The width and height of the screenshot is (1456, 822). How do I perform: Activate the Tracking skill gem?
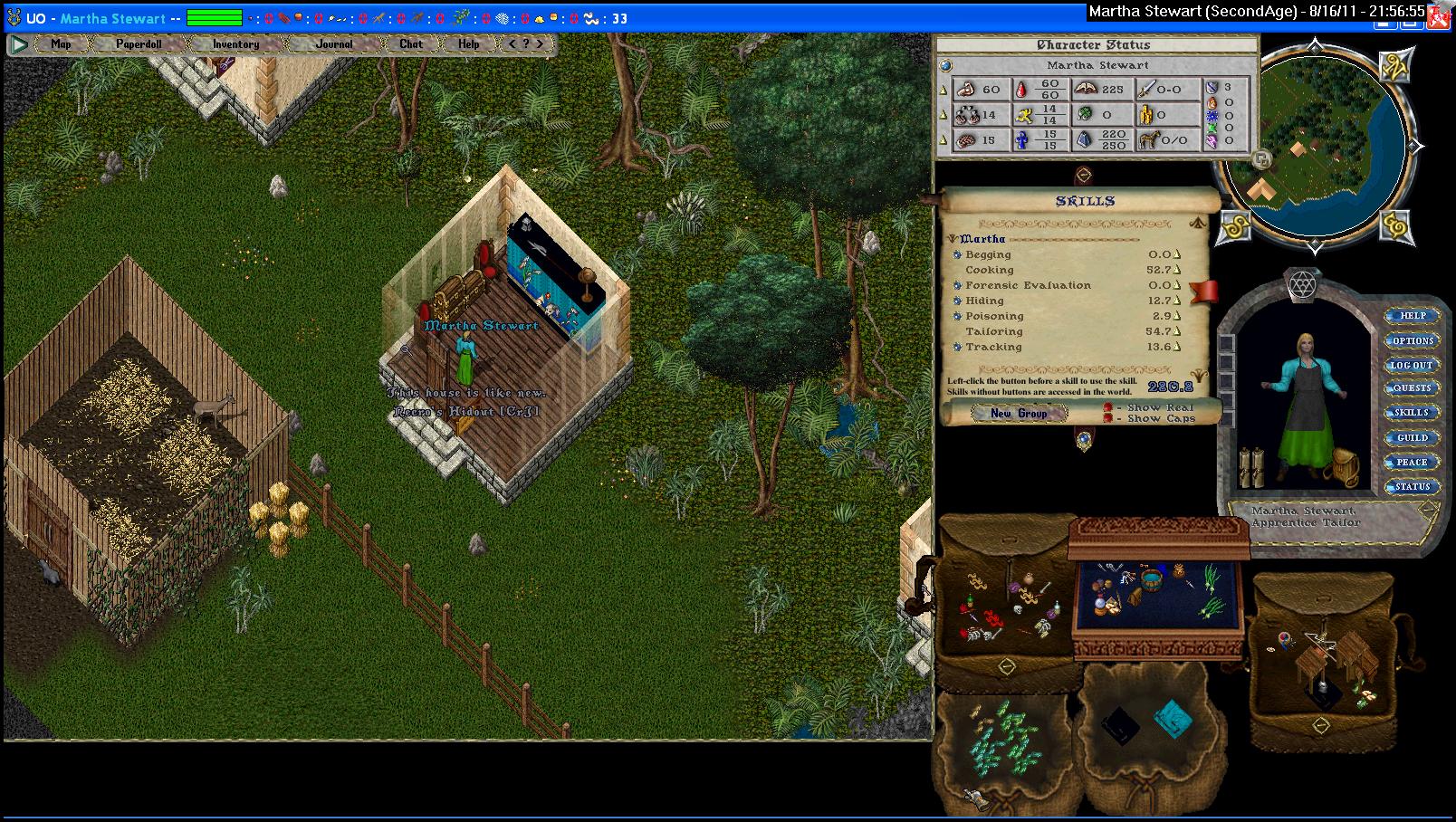tap(958, 347)
